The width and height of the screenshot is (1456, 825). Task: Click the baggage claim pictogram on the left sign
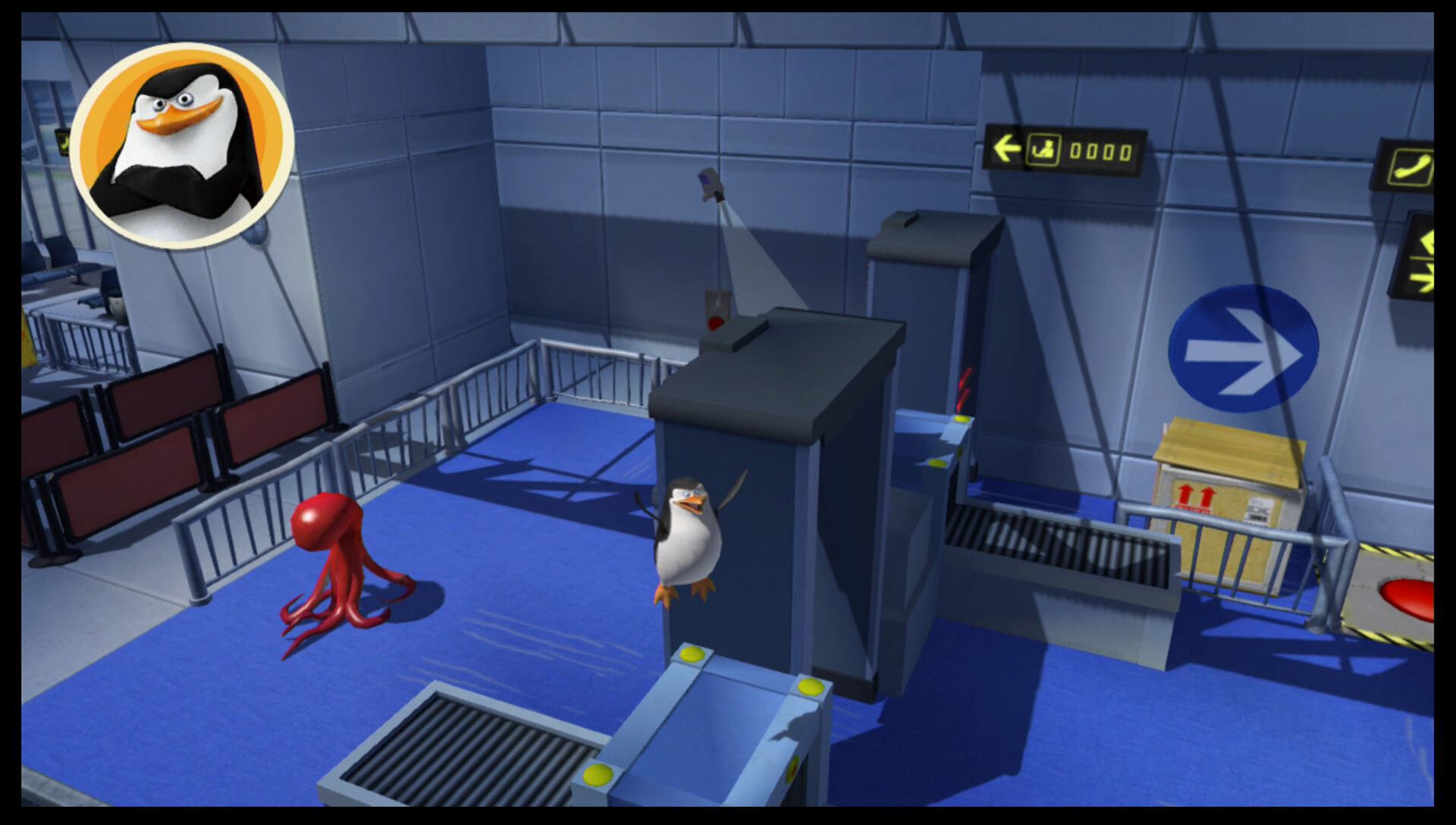click(x=1046, y=149)
